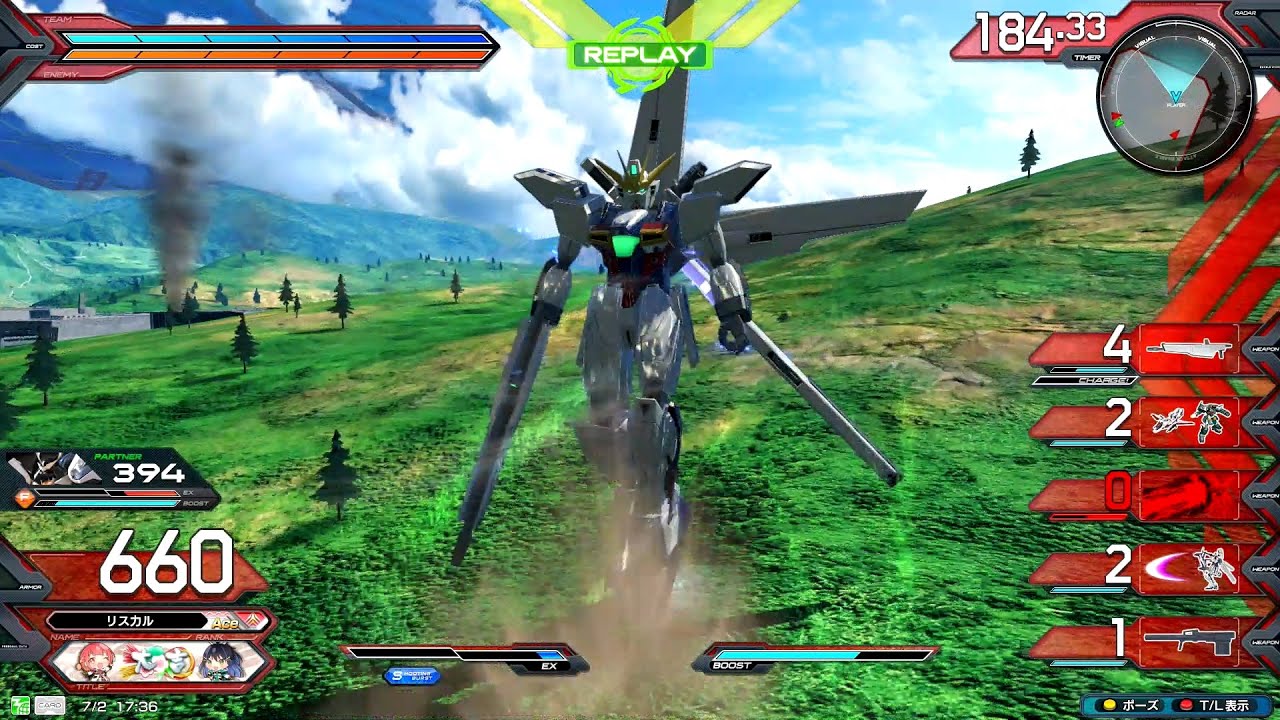Screen dimensions: 1280x720
Task: Select the リスカル player name plate
Action: click(130, 621)
